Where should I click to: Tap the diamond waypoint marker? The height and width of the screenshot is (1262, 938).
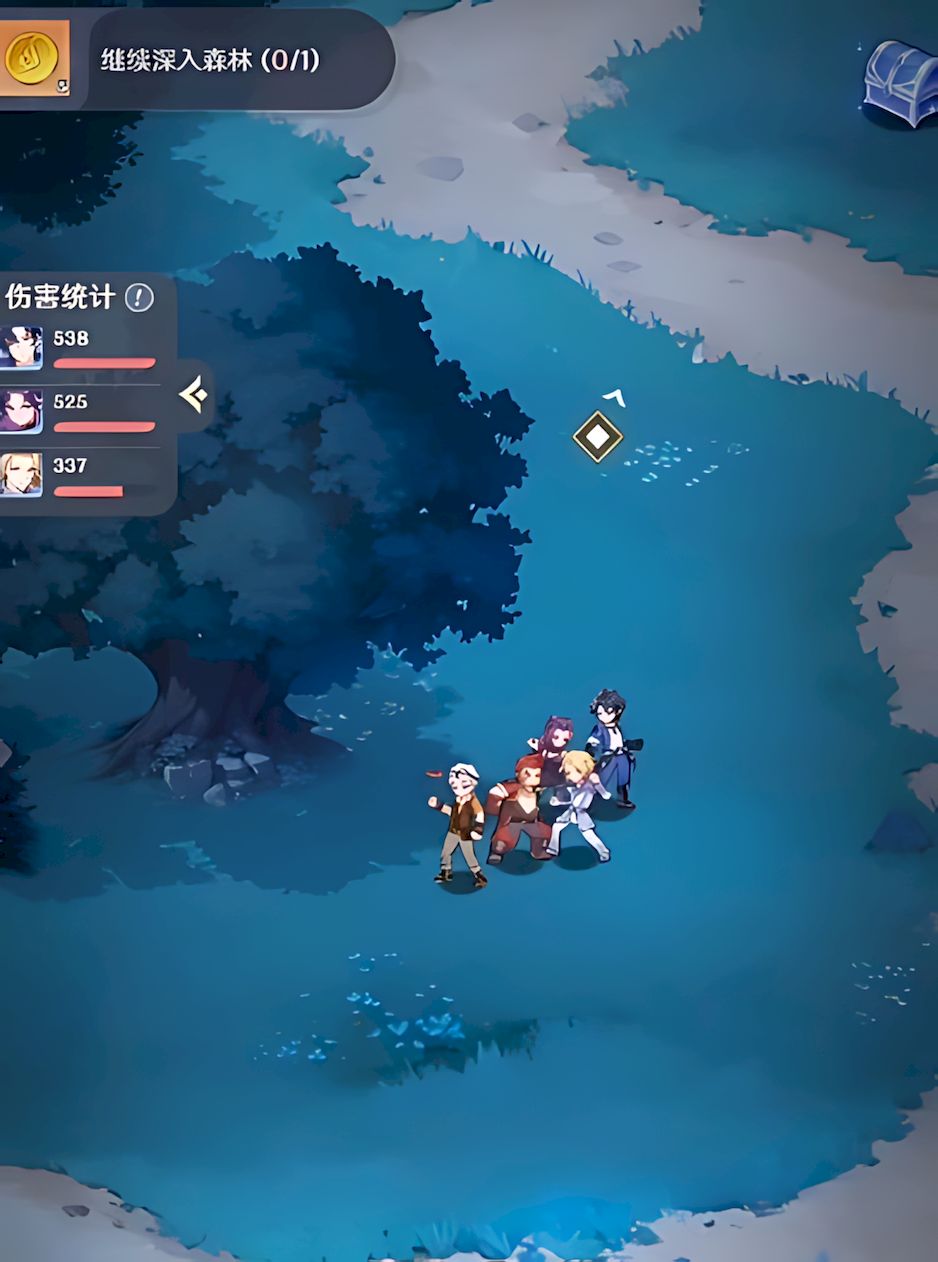pyautogui.click(x=598, y=436)
